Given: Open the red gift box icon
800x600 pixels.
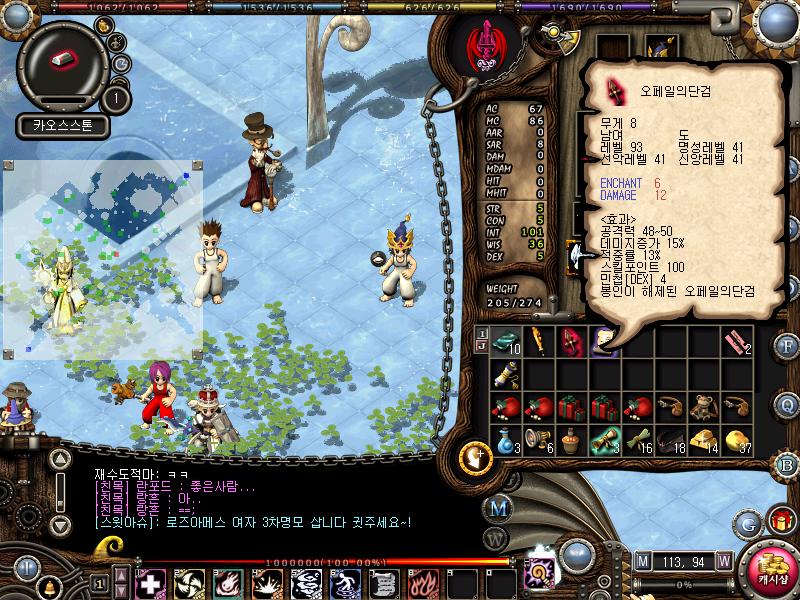Looking at the screenshot, I should point(781,521).
